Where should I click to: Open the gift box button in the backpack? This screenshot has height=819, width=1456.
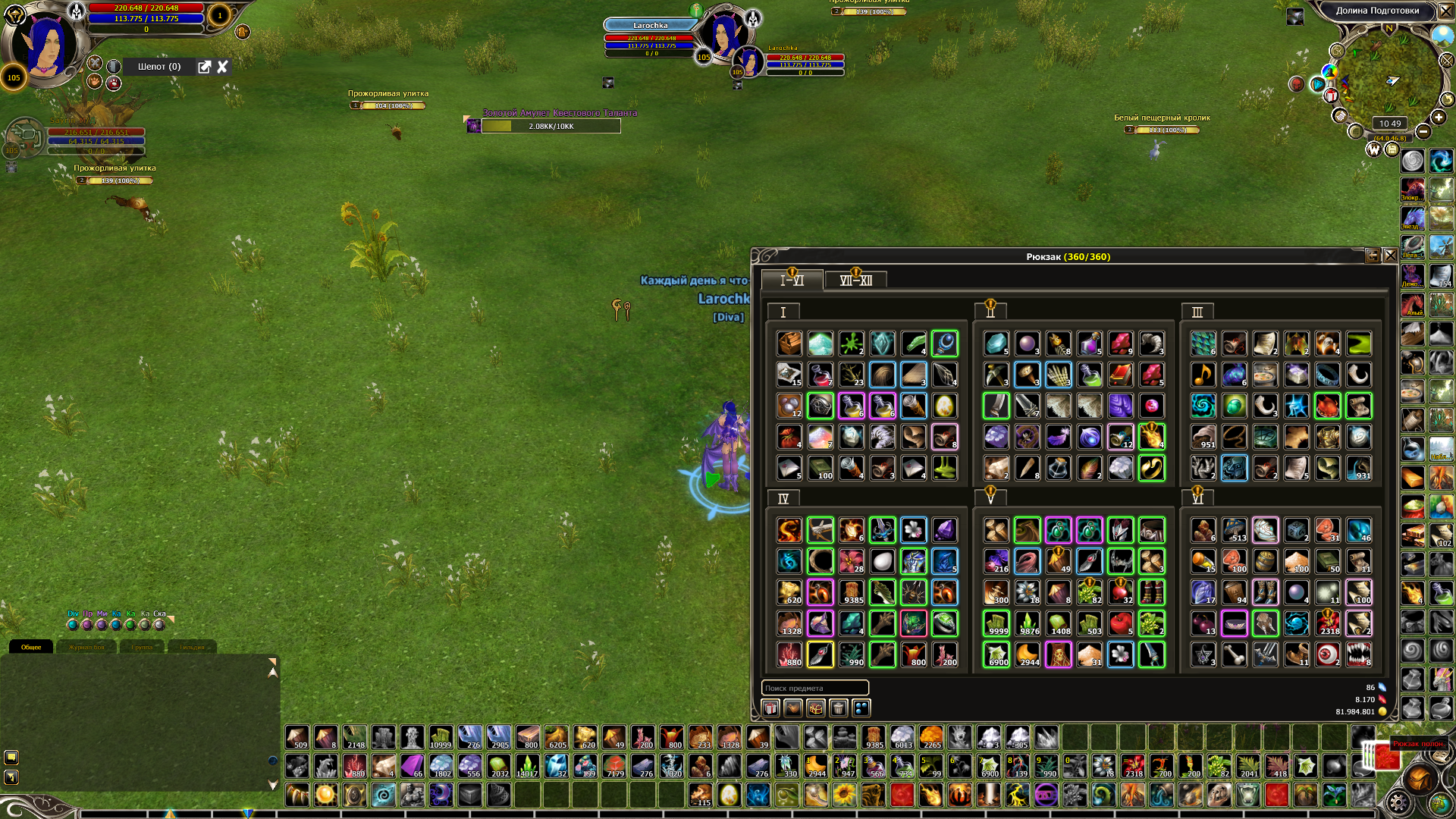point(770,708)
